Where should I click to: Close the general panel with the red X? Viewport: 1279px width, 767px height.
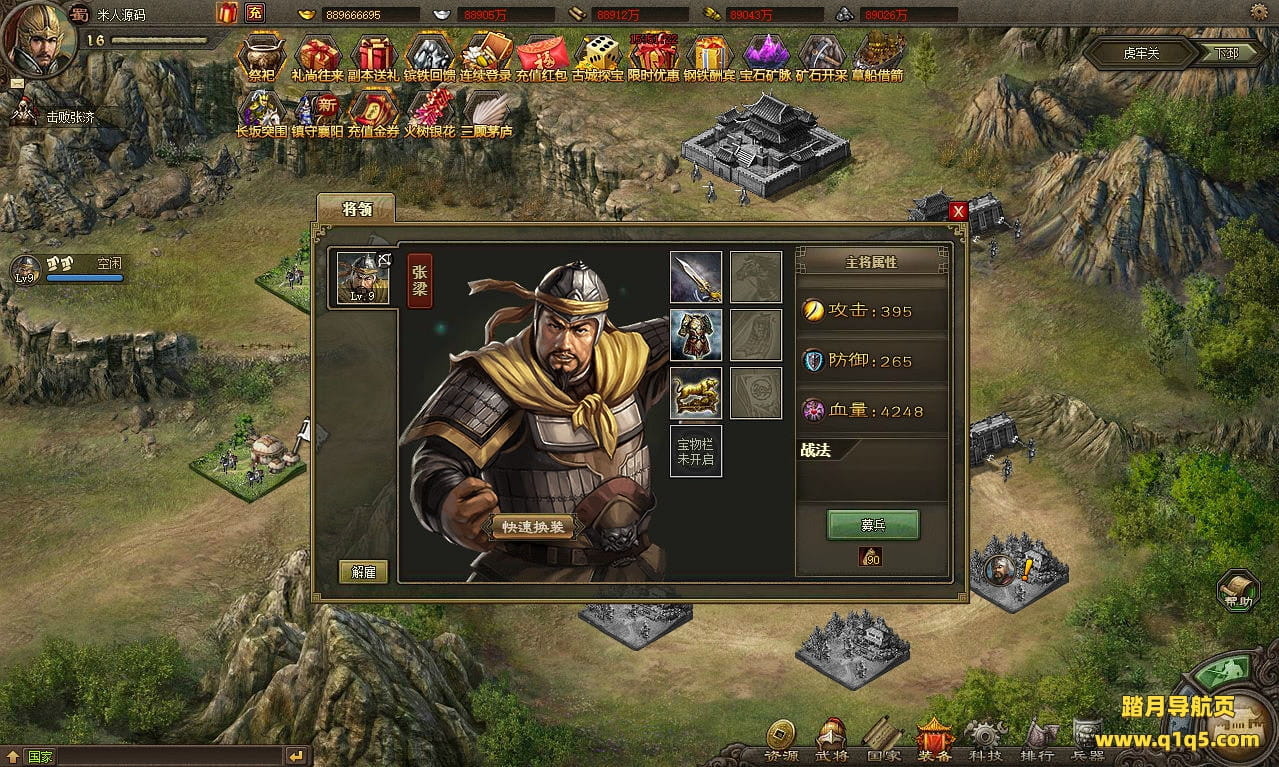[x=958, y=211]
